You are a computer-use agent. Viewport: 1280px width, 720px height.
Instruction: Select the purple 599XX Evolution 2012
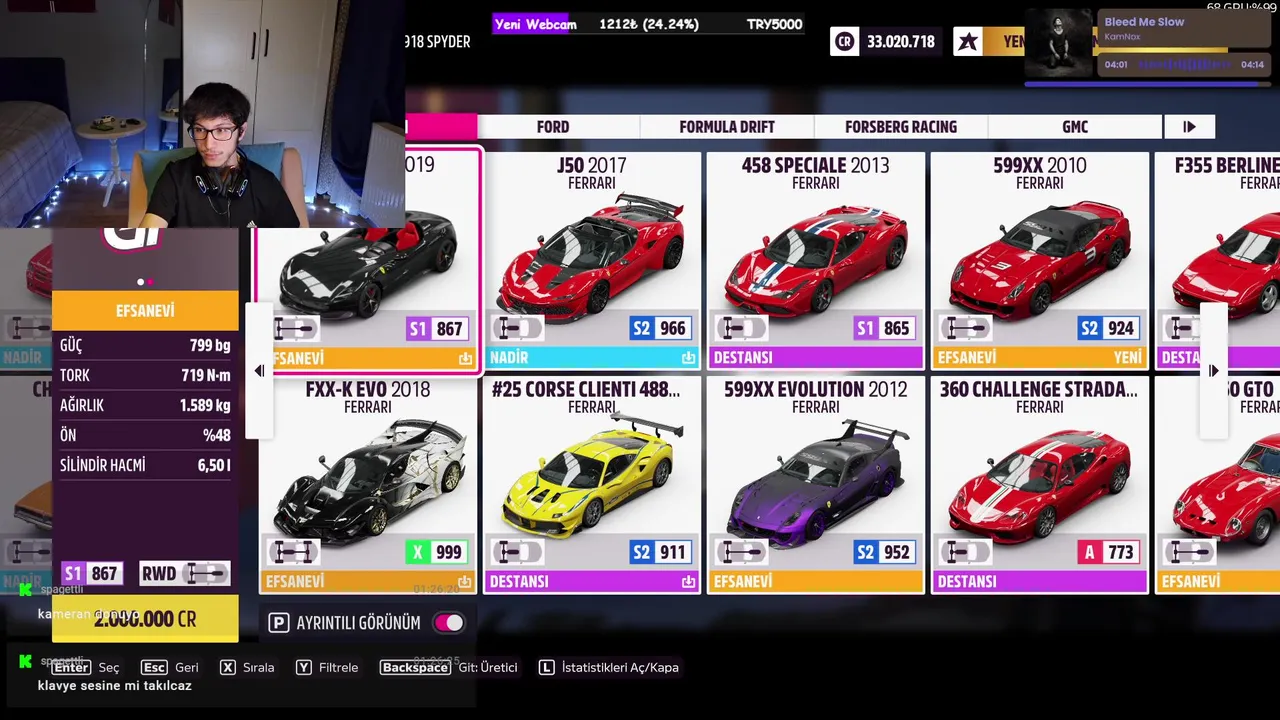tap(815, 484)
